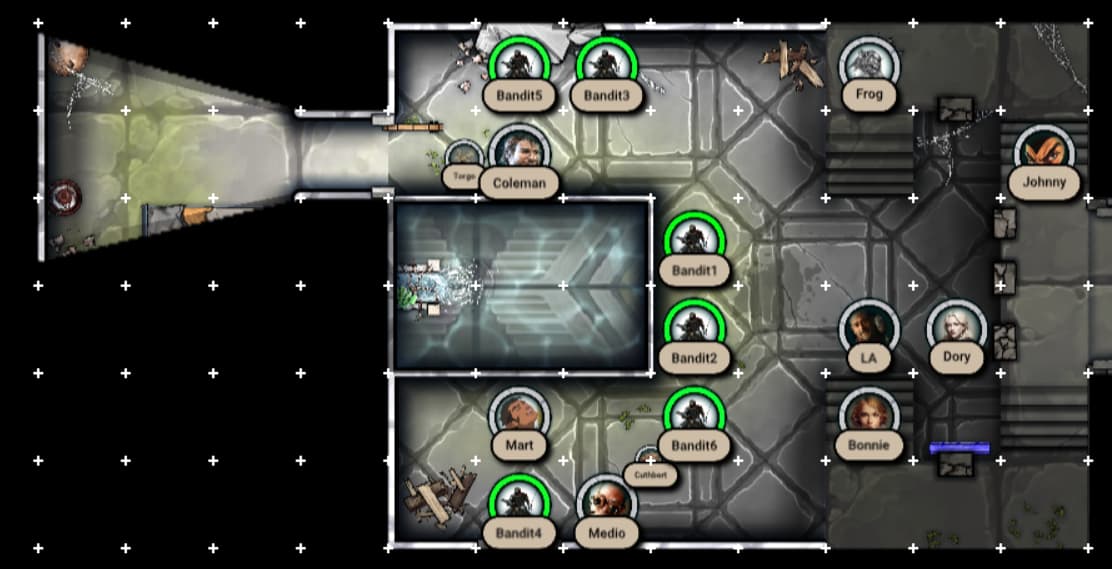Target the Bandit6 token
This screenshot has width=1112, height=569.
tap(694, 416)
